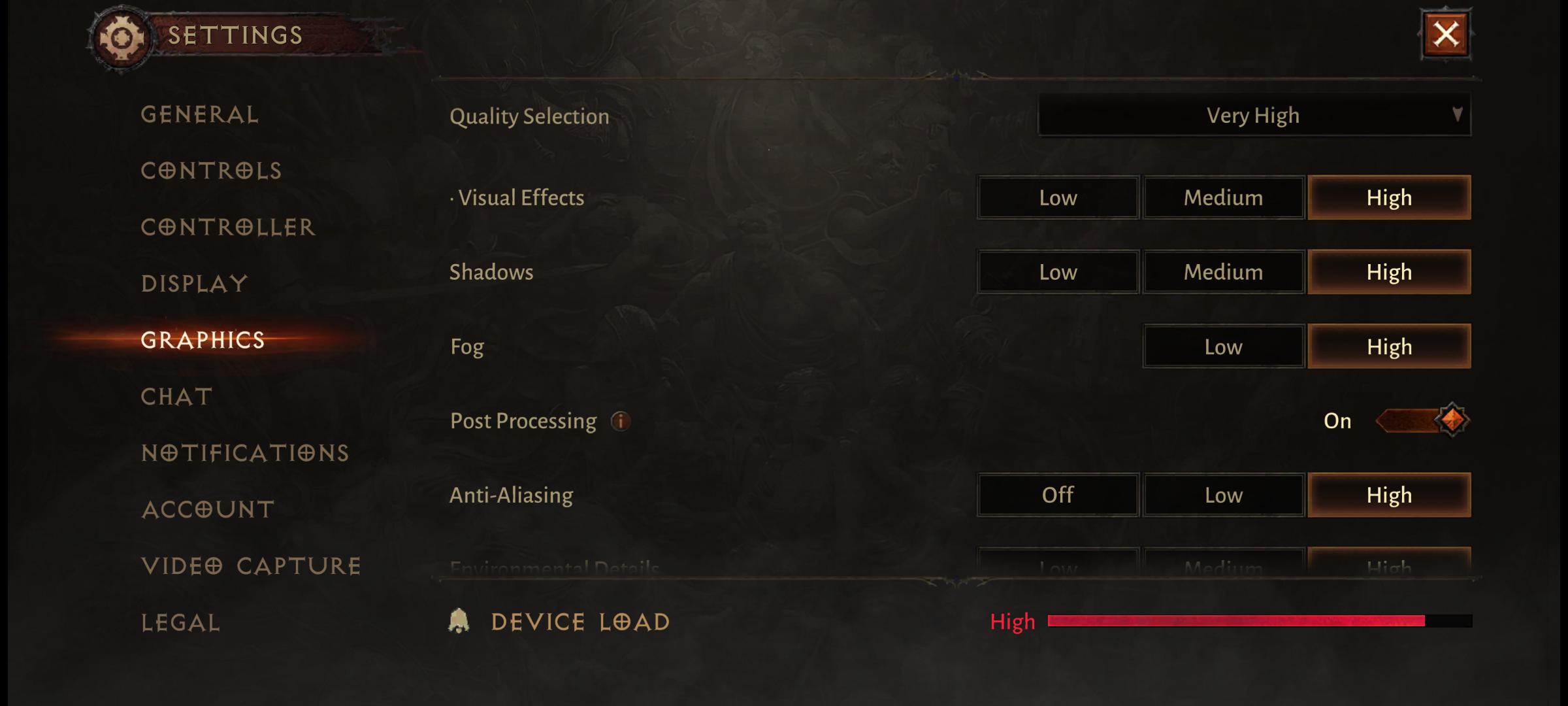View the Legal section
The width and height of the screenshot is (1568, 706).
[181, 623]
